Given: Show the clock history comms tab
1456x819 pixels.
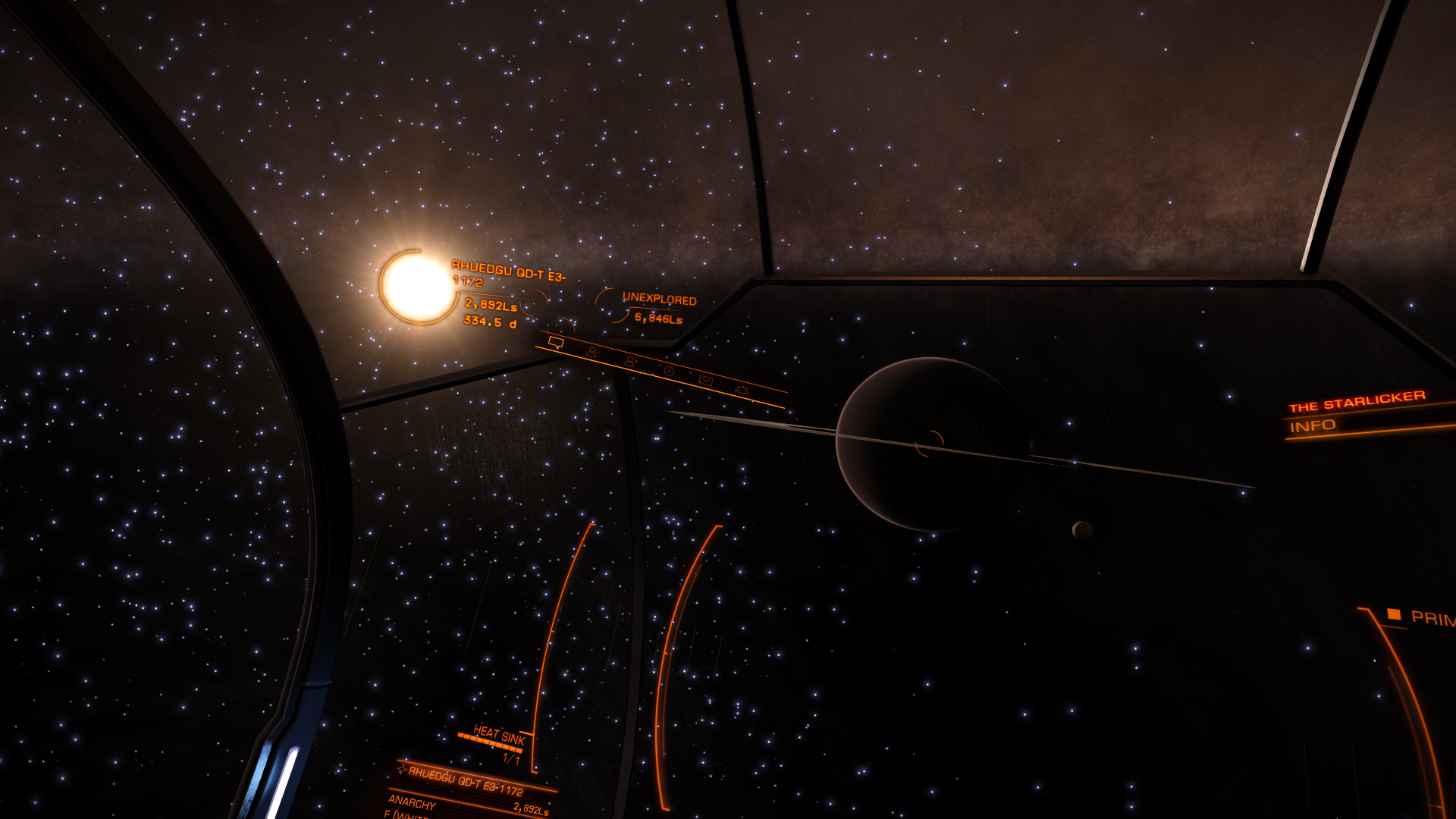Looking at the screenshot, I should click(x=669, y=371).
